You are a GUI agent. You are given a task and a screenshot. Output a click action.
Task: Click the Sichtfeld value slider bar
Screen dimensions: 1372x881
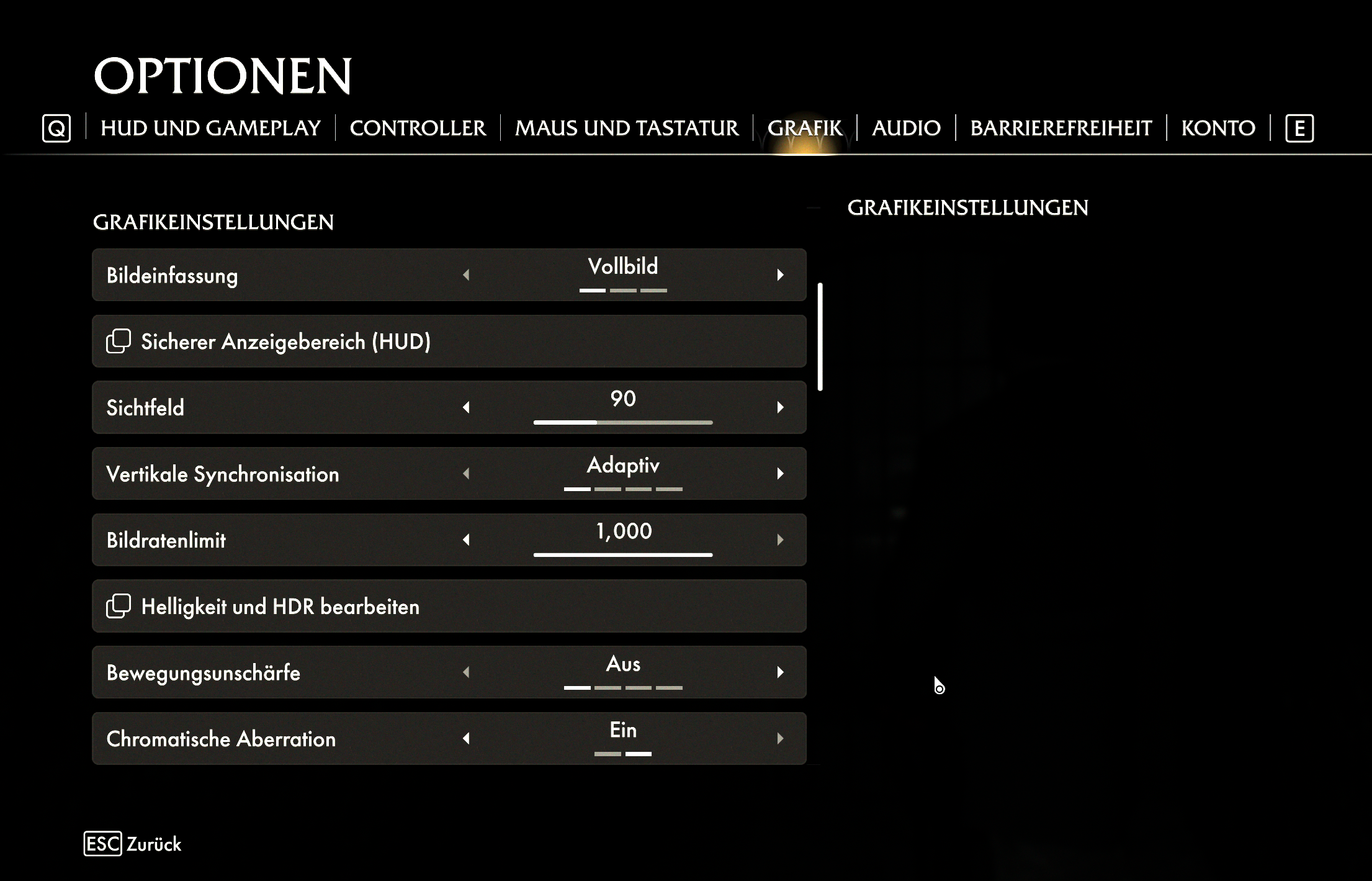tap(623, 422)
